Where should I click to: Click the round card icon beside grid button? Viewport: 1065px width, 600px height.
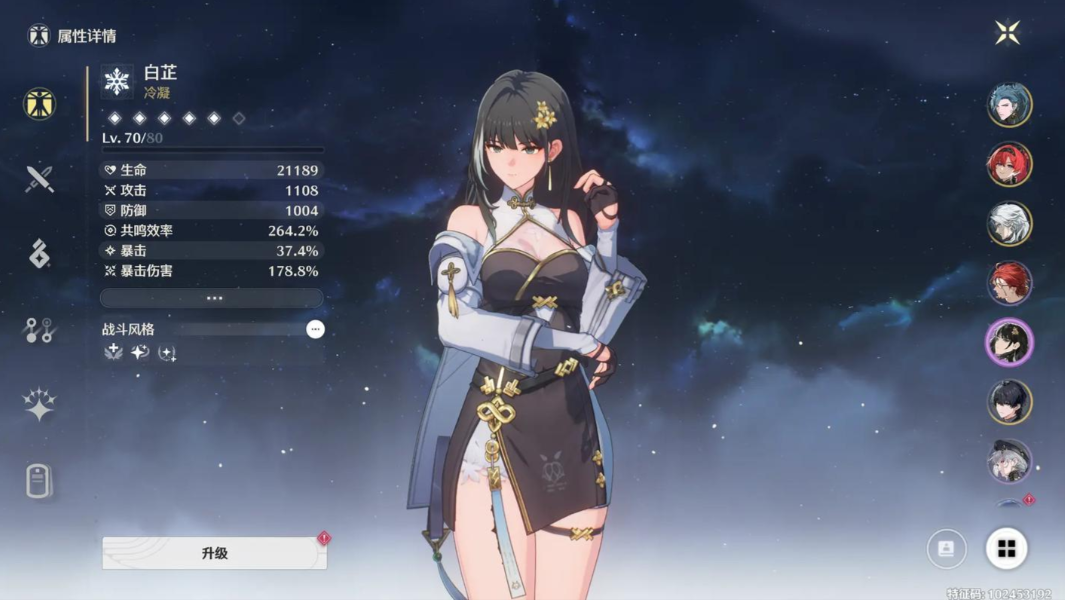pyautogui.click(x=946, y=548)
